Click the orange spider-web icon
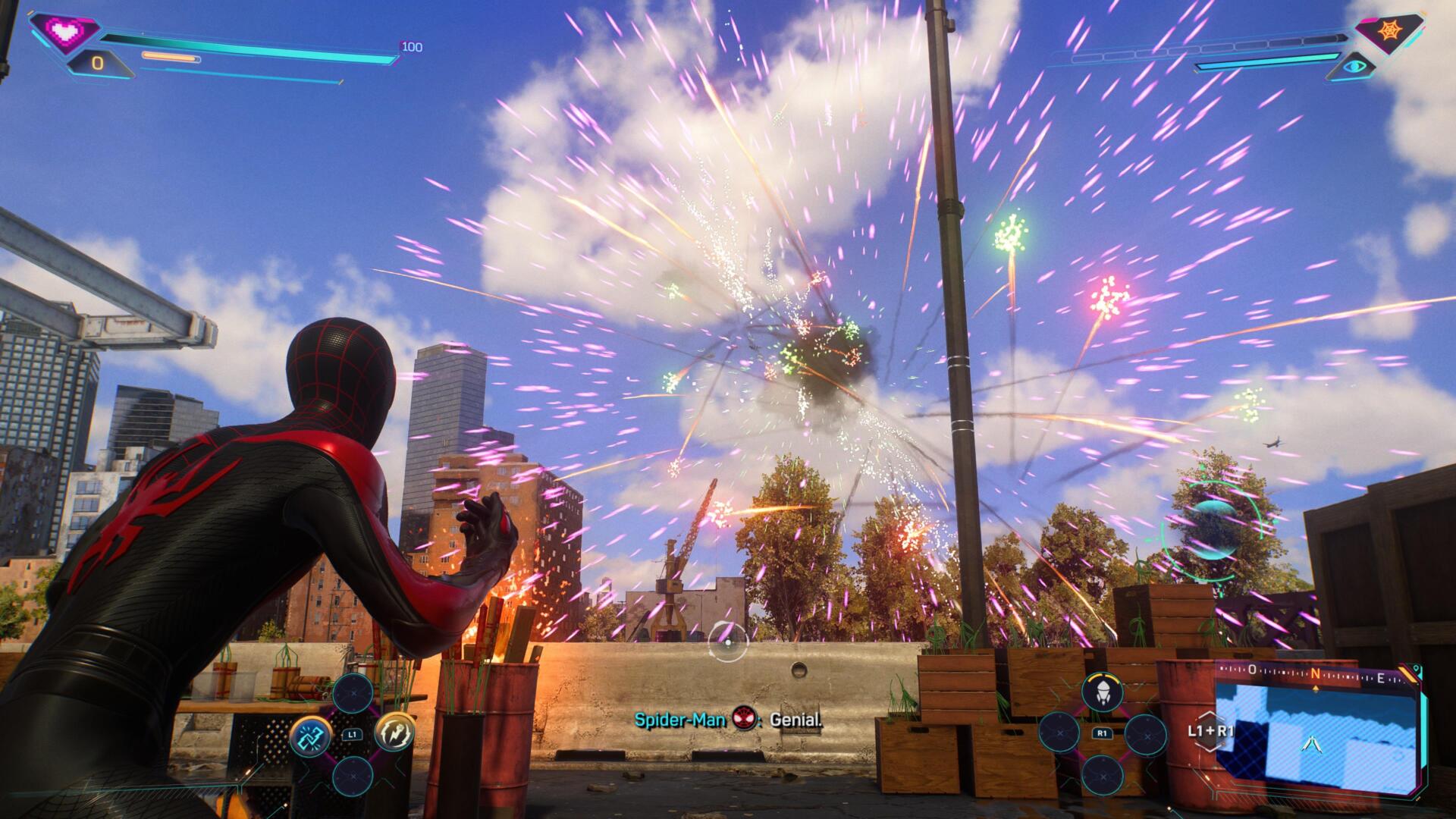1456x819 pixels. (x=1387, y=30)
